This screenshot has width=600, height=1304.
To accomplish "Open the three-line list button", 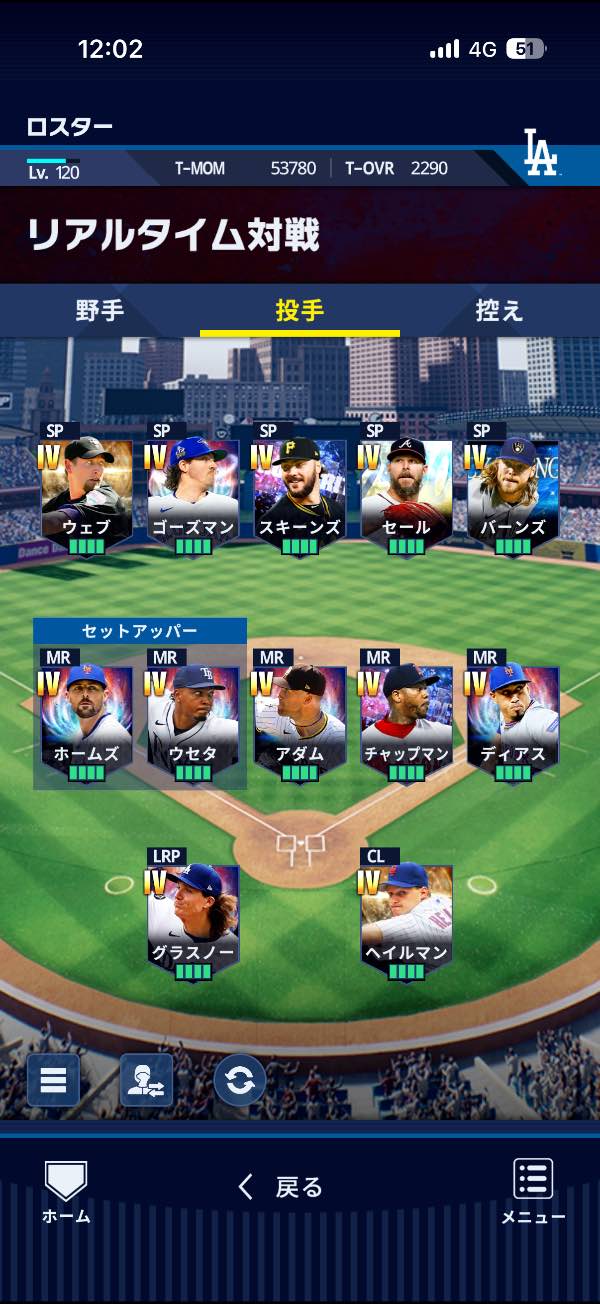I will point(53,1080).
